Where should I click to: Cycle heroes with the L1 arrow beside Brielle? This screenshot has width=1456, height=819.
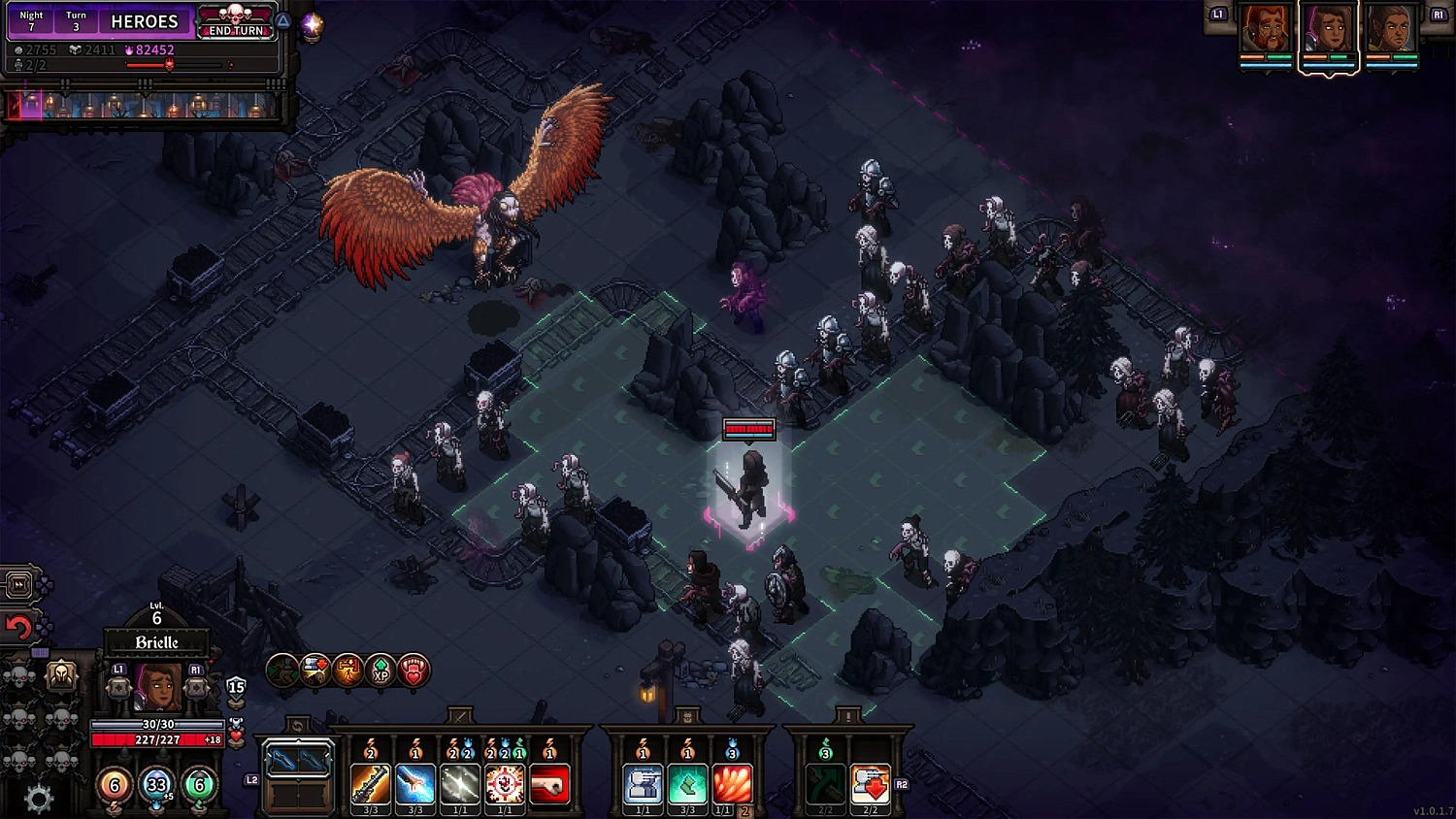point(120,687)
